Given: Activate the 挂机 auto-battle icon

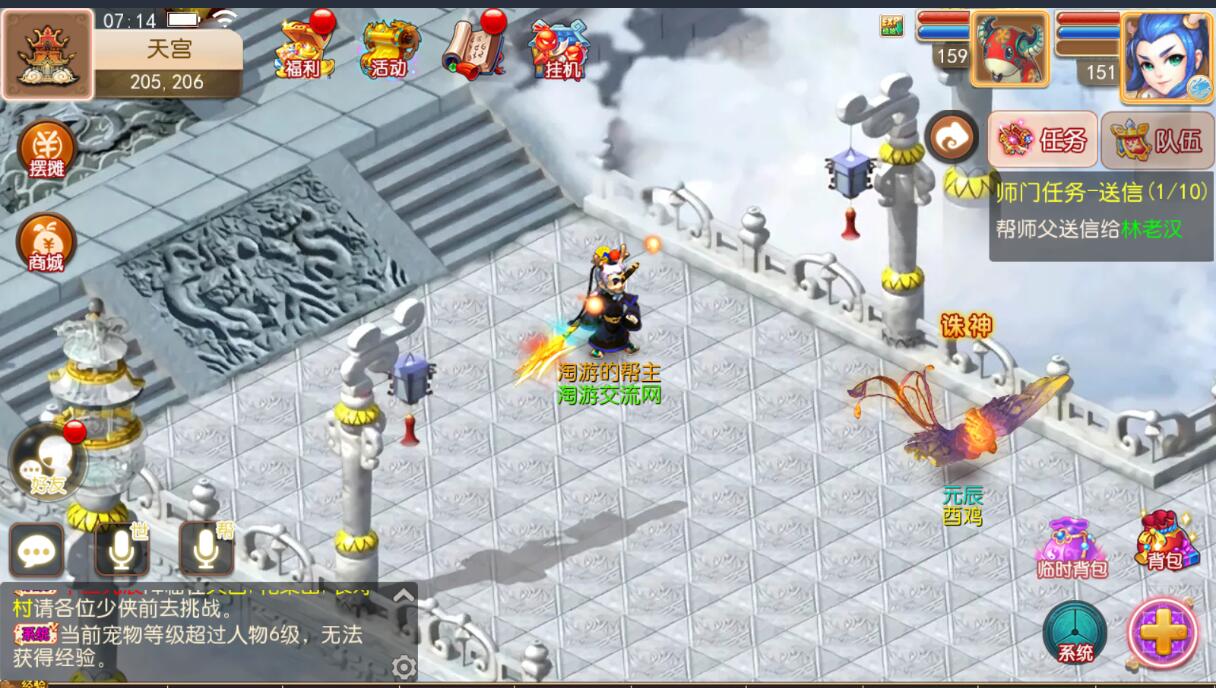Looking at the screenshot, I should (x=558, y=47).
